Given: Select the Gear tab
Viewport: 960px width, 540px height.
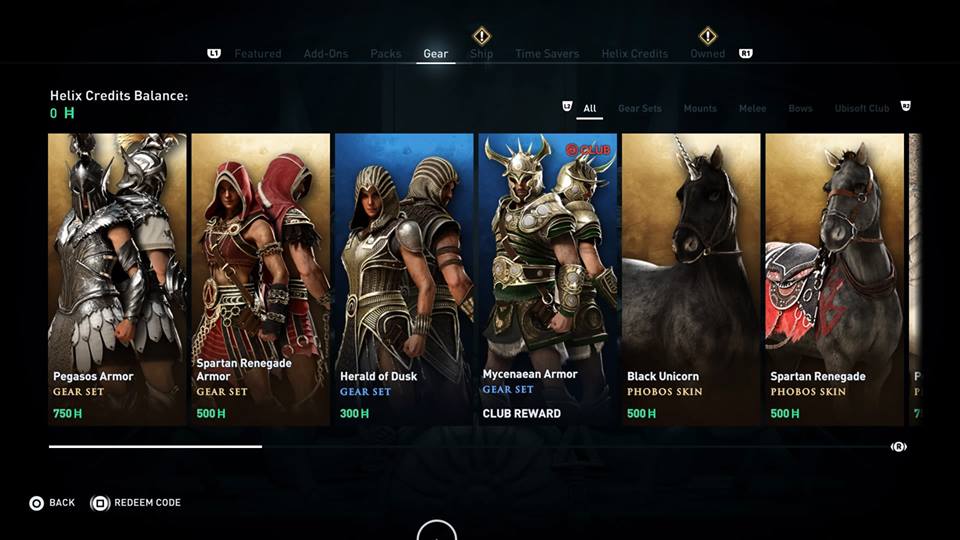Looking at the screenshot, I should pos(436,54).
